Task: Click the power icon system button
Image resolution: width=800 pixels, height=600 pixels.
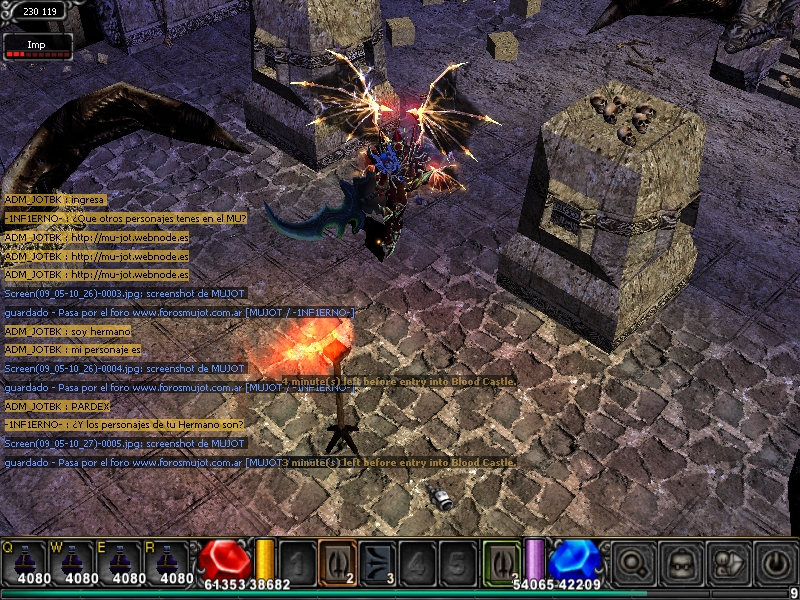Action: click(775, 562)
